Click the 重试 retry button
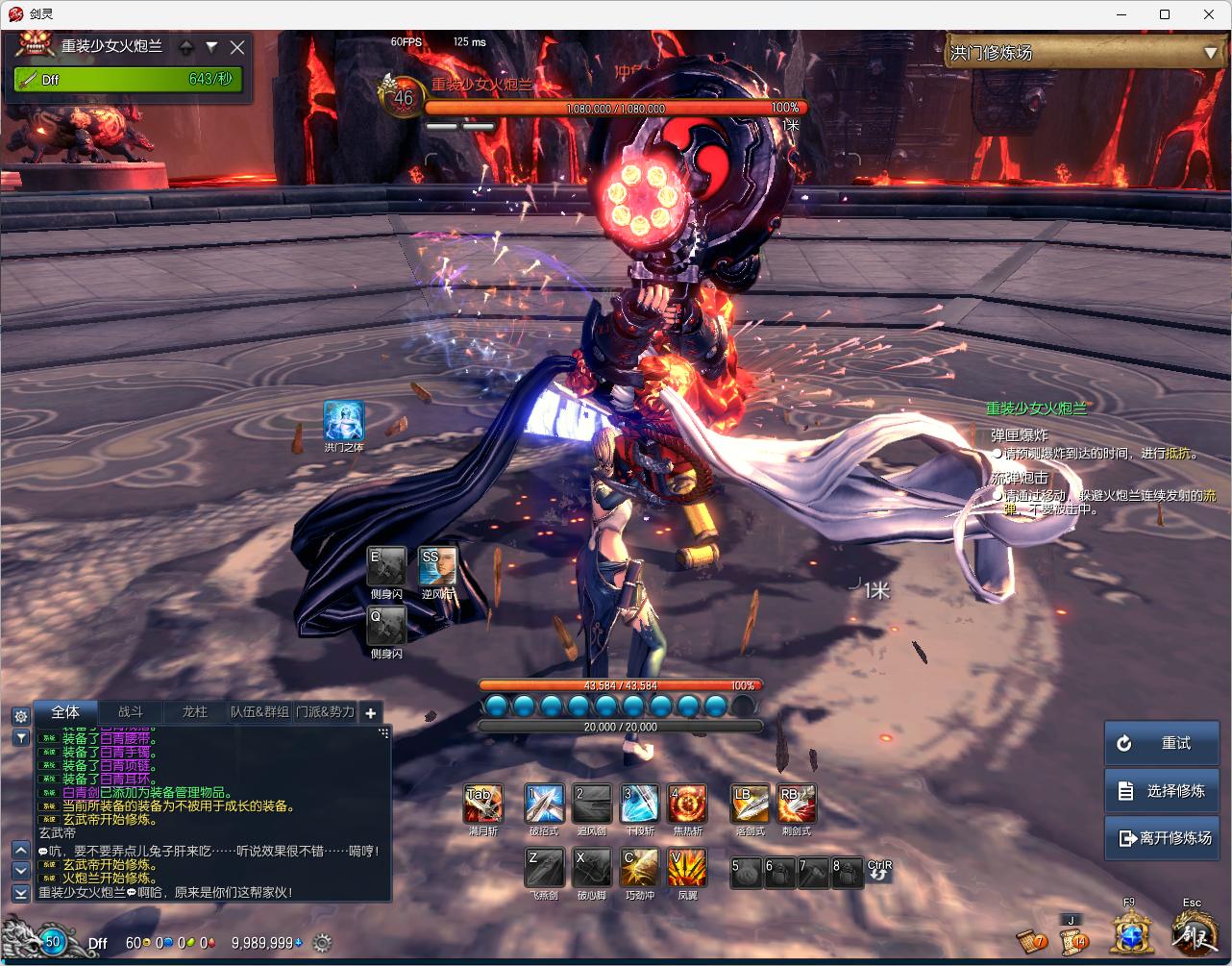This screenshot has height=966, width=1232. click(1162, 743)
